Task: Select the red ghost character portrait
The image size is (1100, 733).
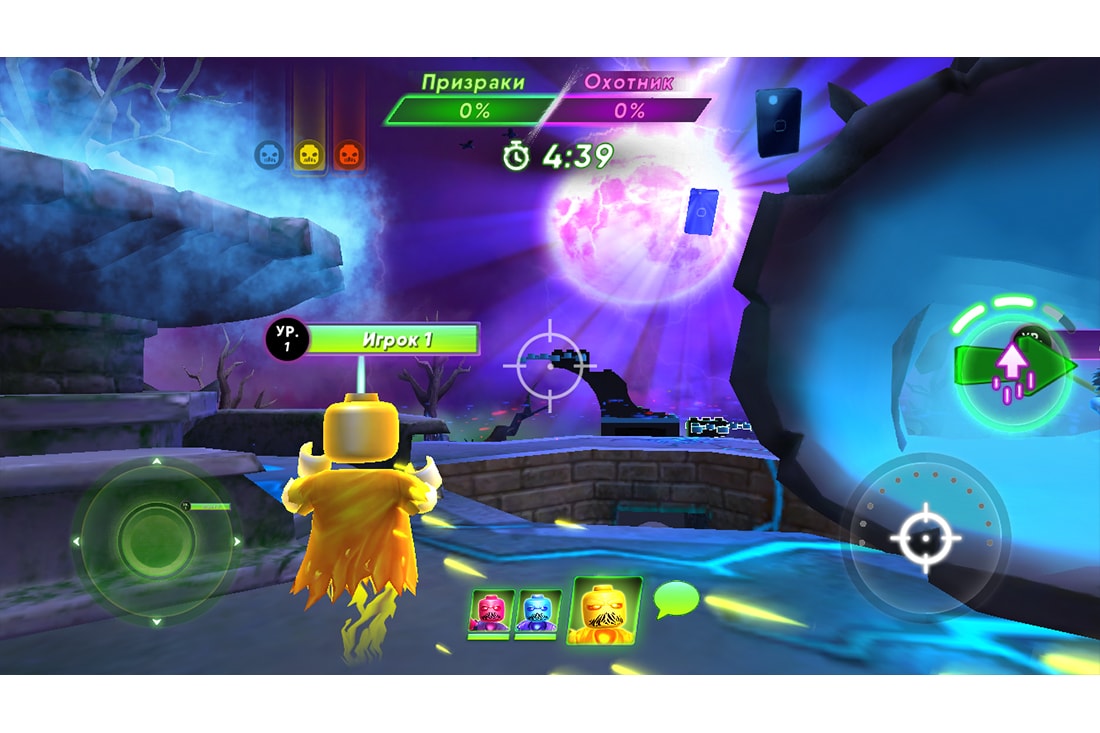Action: (491, 613)
